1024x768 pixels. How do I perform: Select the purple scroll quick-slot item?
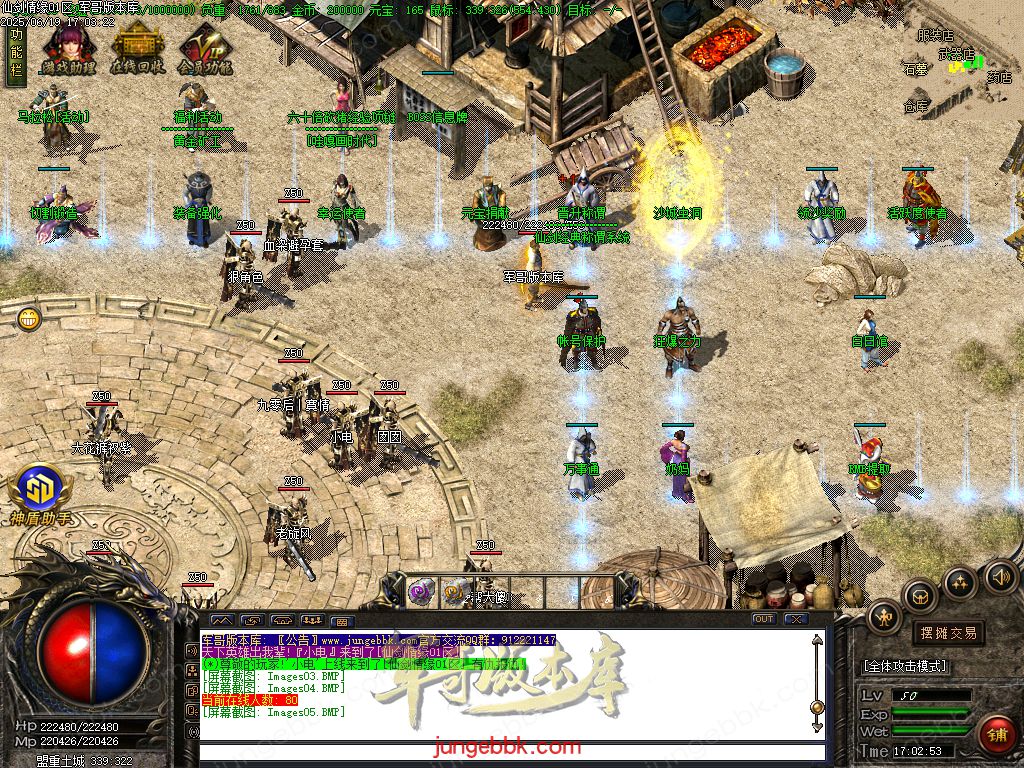tap(421, 591)
